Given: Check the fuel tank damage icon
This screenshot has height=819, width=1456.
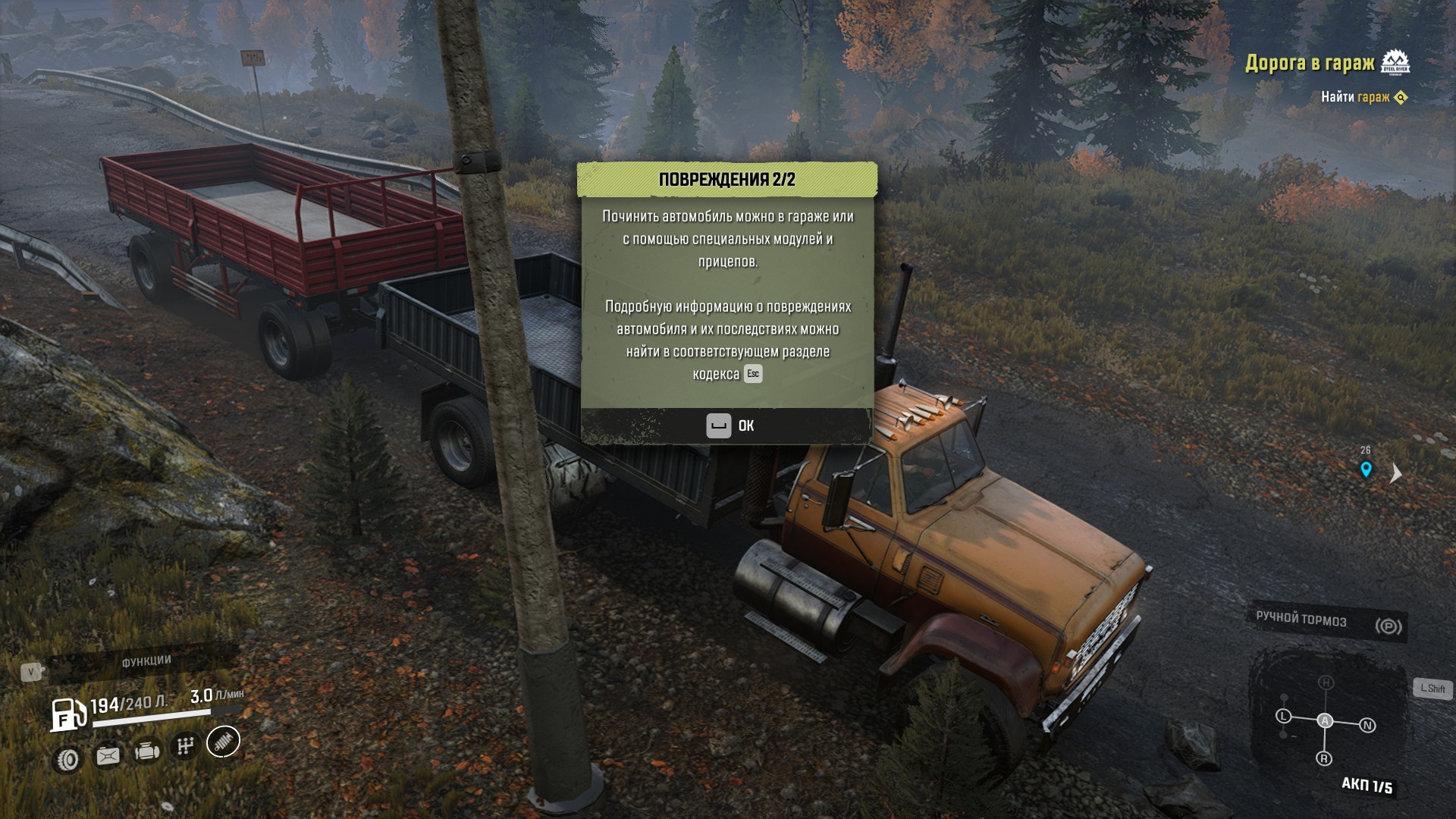Looking at the screenshot, I should click(x=108, y=755).
